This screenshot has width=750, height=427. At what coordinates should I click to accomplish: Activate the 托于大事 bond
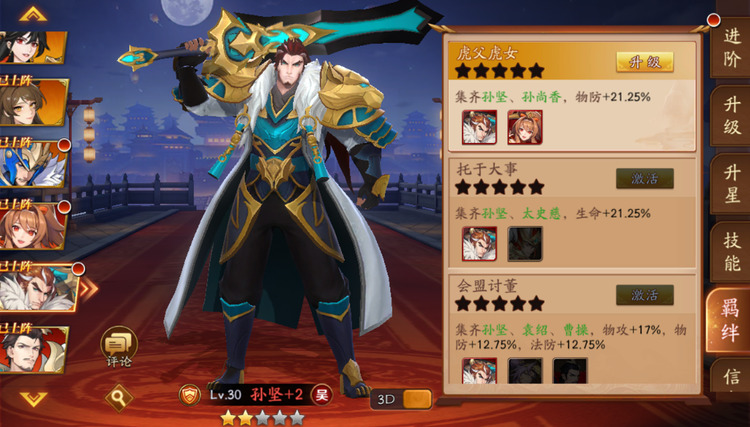(644, 178)
